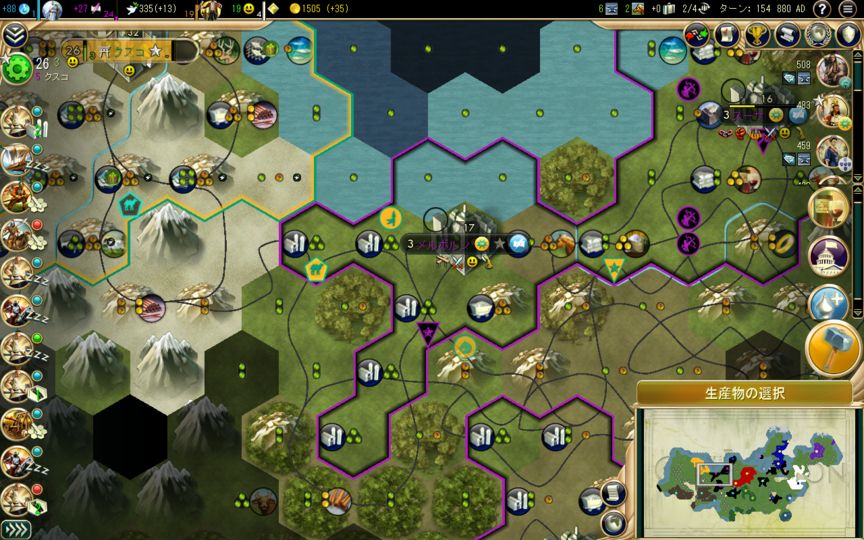Click the blue dome plus notification icon
Image resolution: width=864 pixels, height=540 pixels.
point(828,302)
